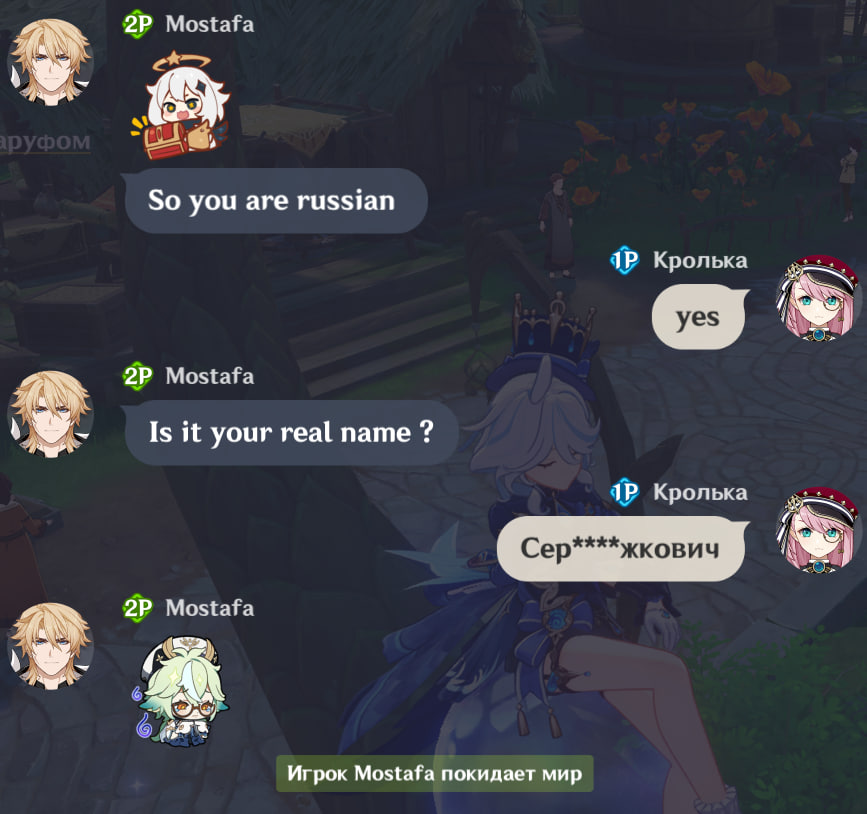Click the "Is it your real name ?" message
The image size is (867, 814).
(290, 433)
